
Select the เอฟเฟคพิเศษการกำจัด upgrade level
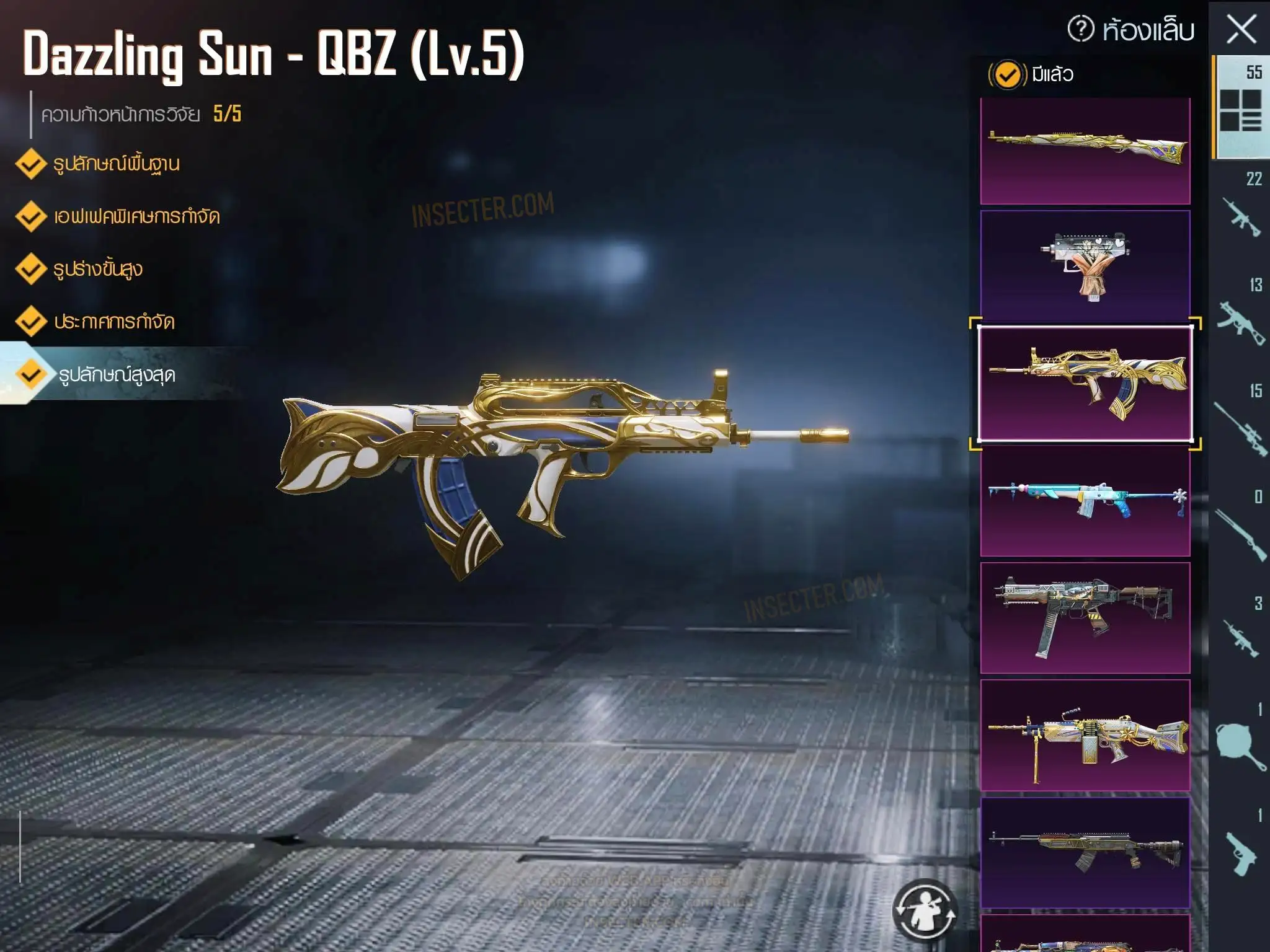coord(136,217)
